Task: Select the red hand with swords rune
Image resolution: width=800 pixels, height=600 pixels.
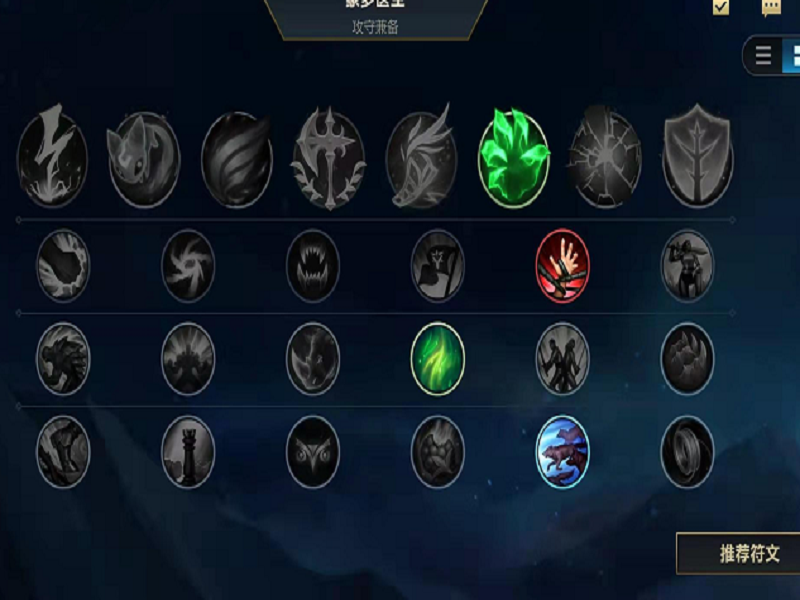Action: 563,266
